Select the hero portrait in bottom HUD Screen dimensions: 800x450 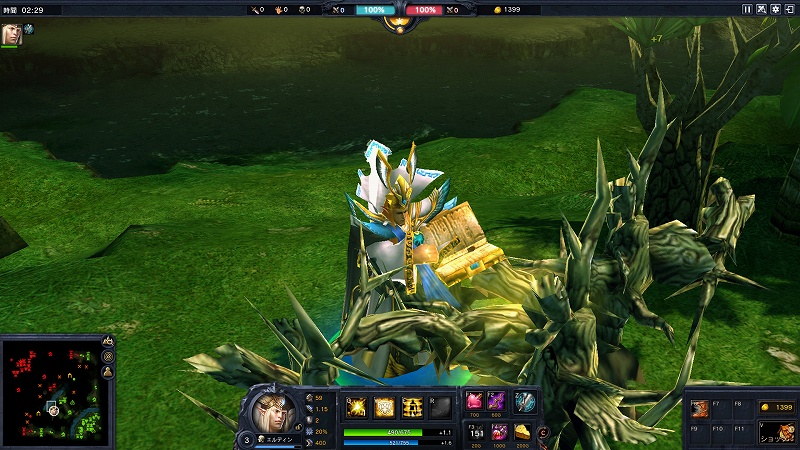[x=268, y=412]
